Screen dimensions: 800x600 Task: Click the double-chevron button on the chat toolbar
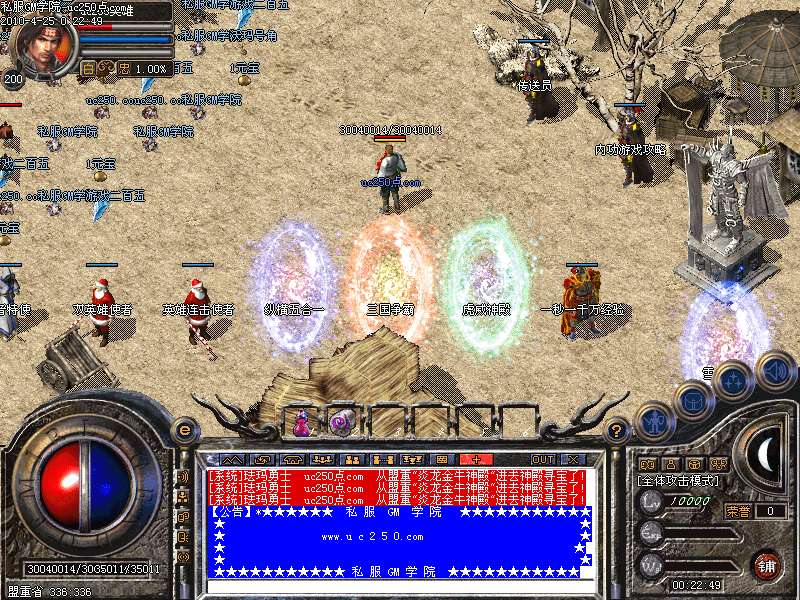point(225,459)
